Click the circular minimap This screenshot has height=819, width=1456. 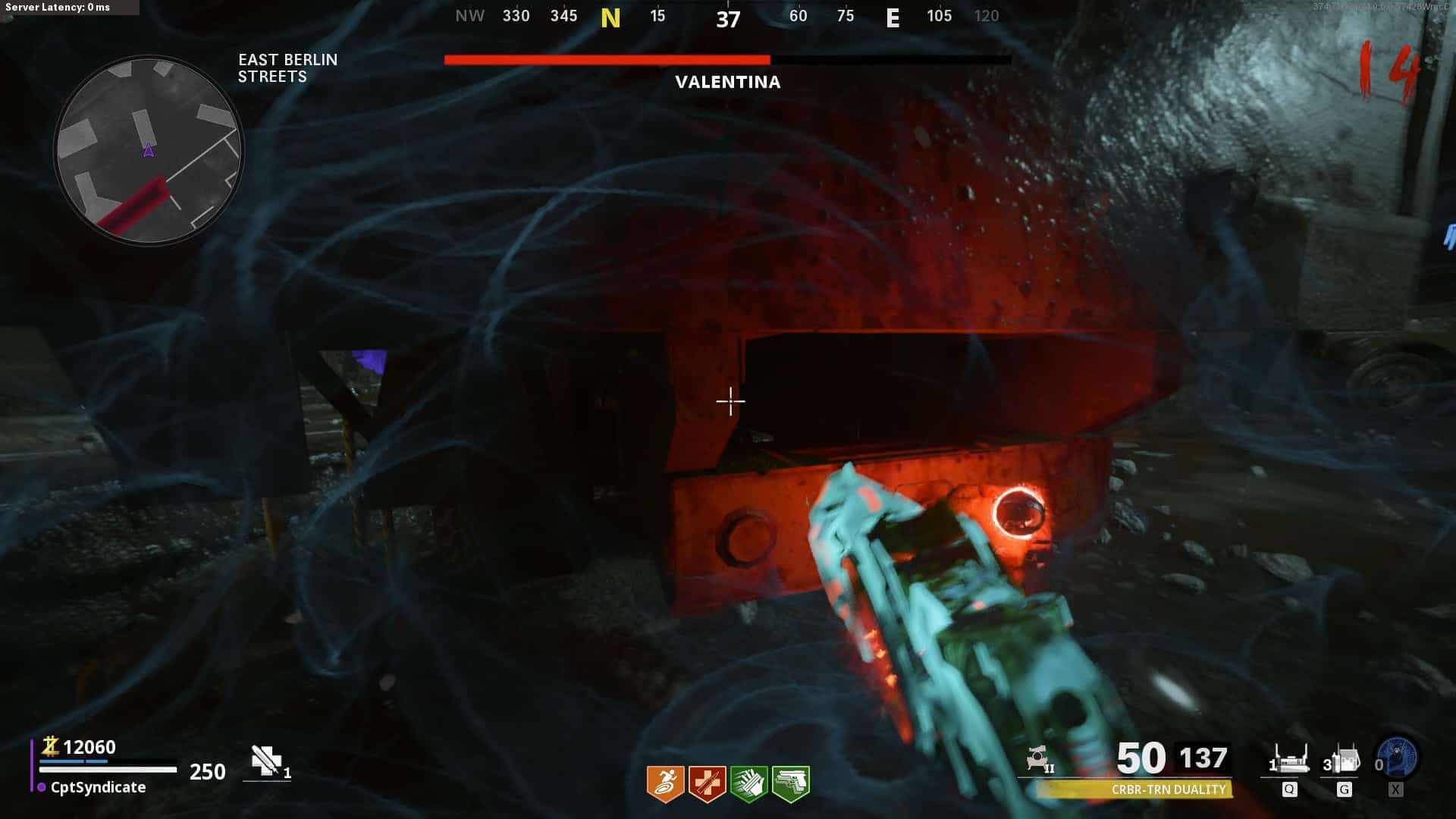point(149,150)
